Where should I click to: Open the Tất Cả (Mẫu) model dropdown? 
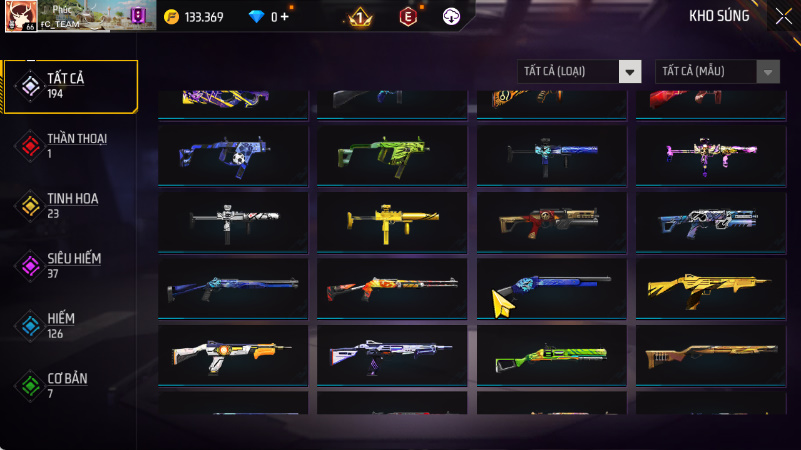click(x=717, y=71)
